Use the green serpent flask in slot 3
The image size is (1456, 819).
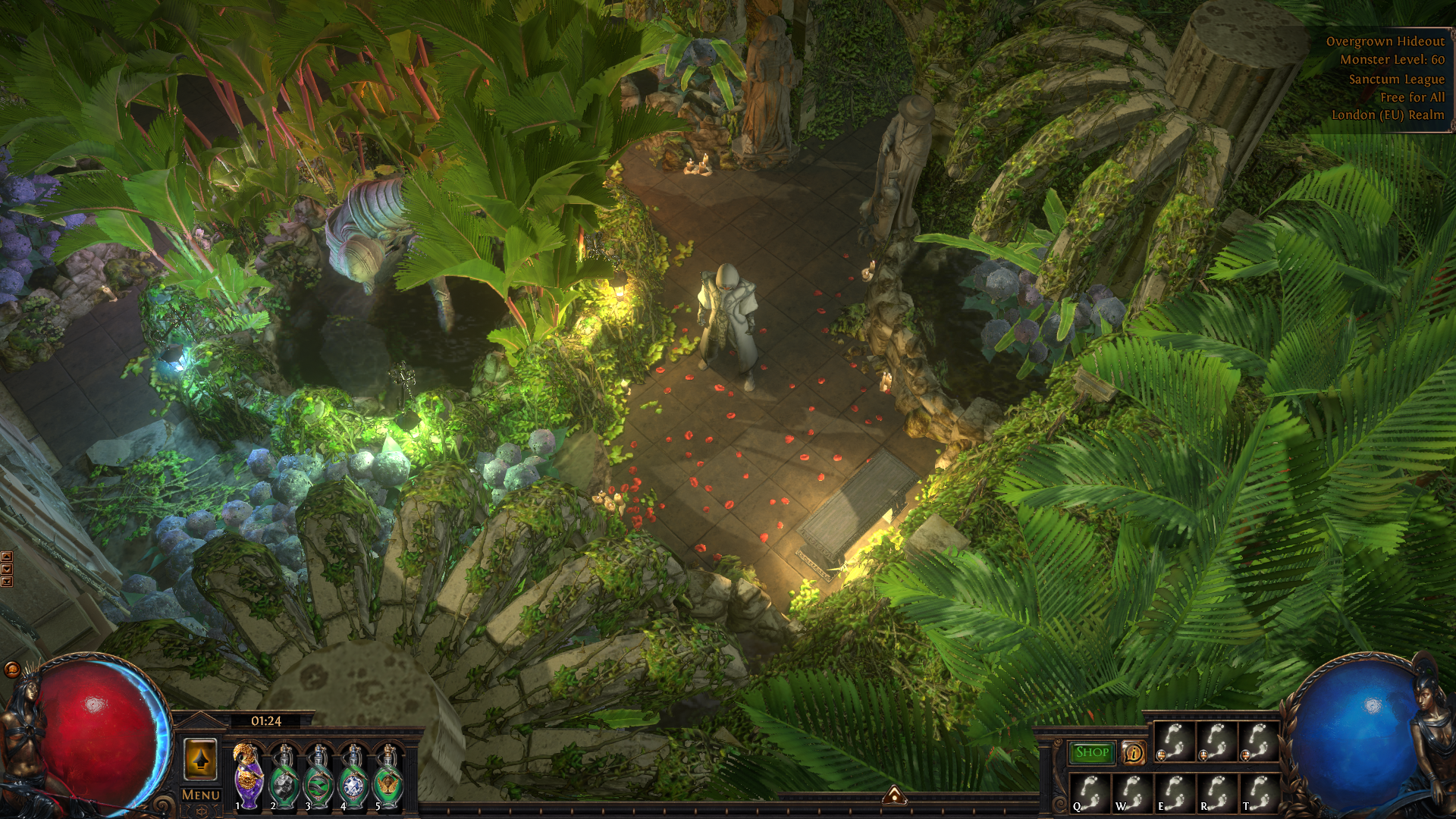tap(318, 777)
